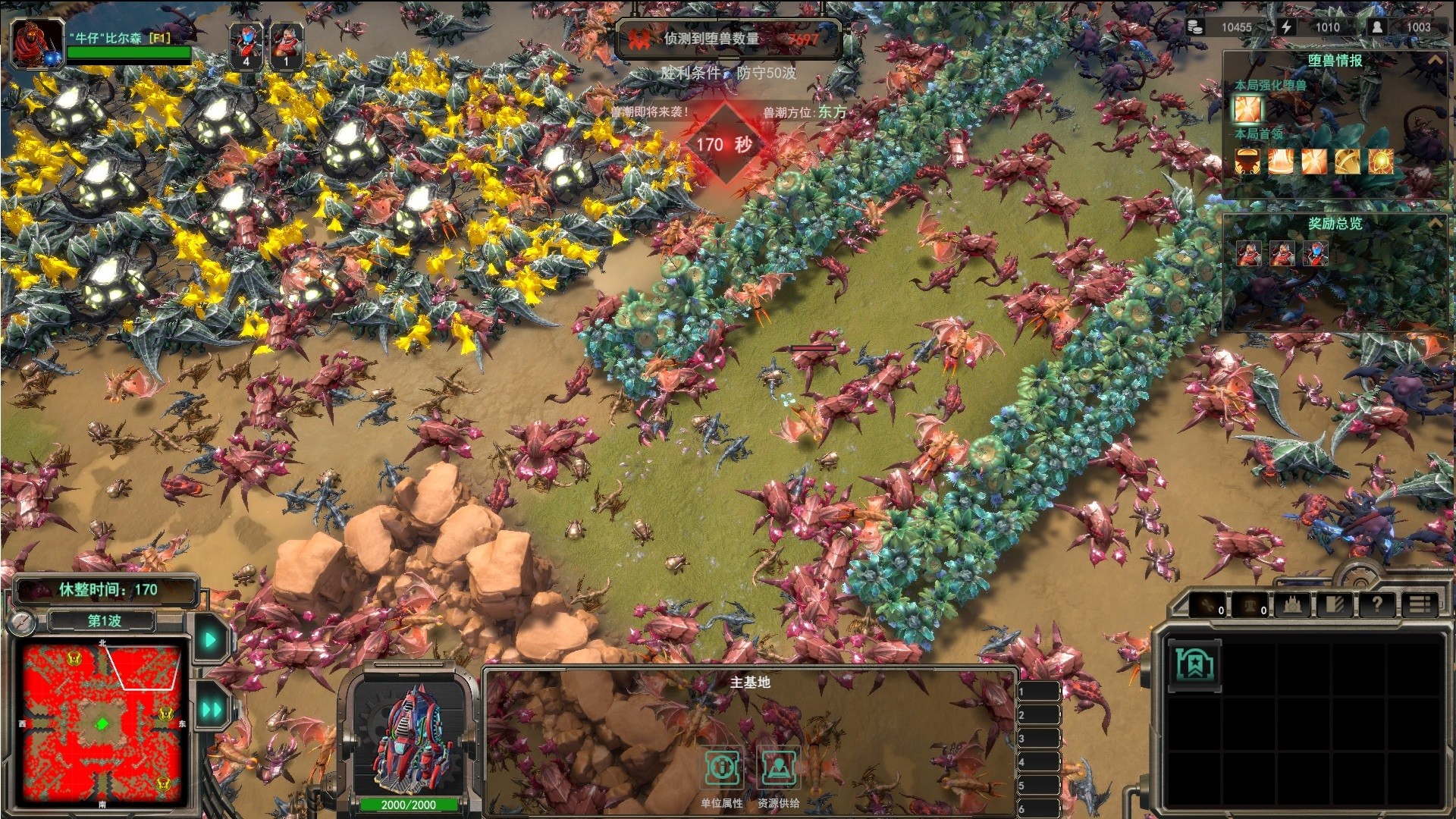The image size is (1456, 819).
Task: Activate the double-arrow fast-forward button
Action: (x=212, y=710)
